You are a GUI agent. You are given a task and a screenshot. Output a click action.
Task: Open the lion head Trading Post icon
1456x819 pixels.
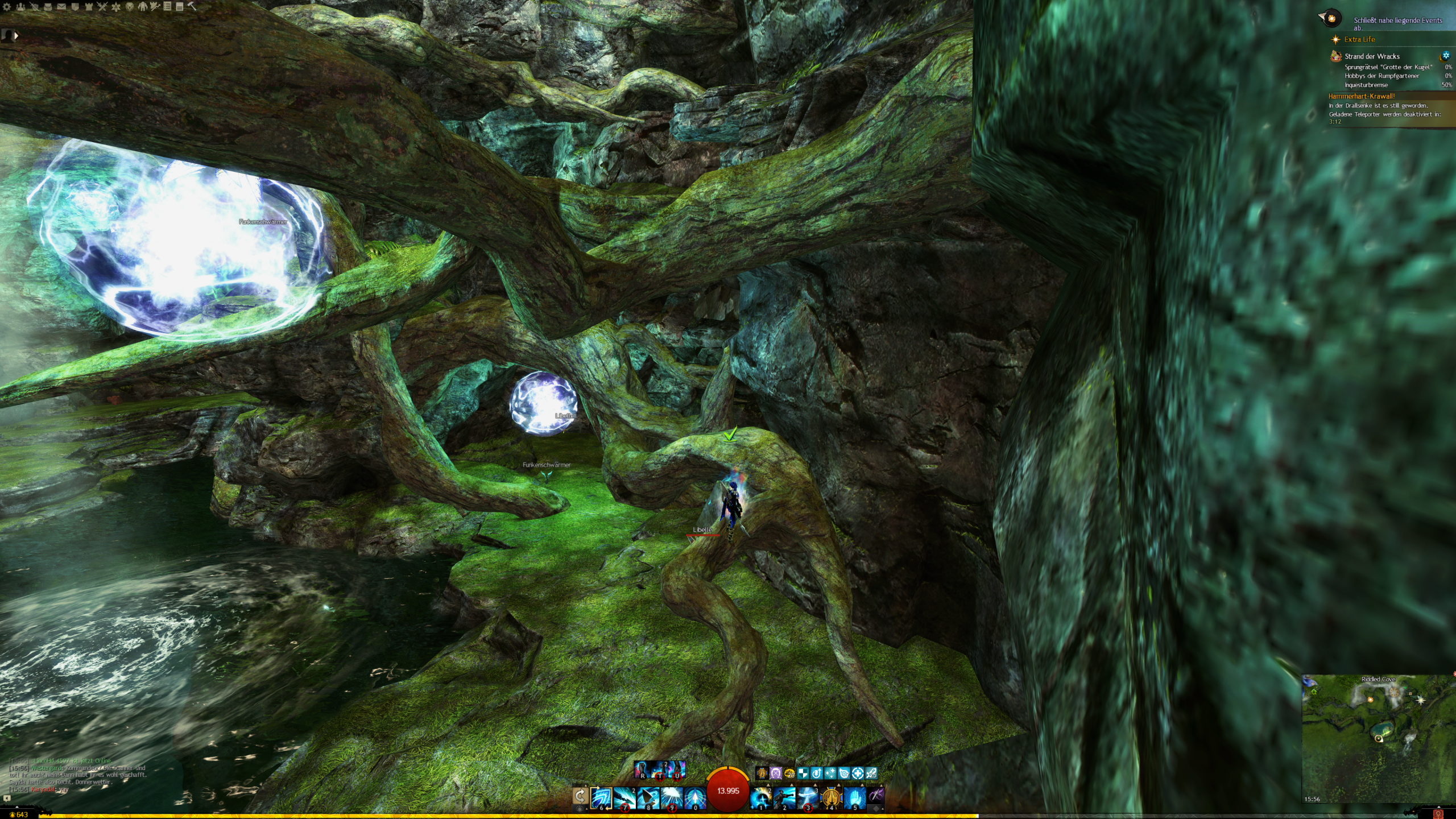pos(130,7)
